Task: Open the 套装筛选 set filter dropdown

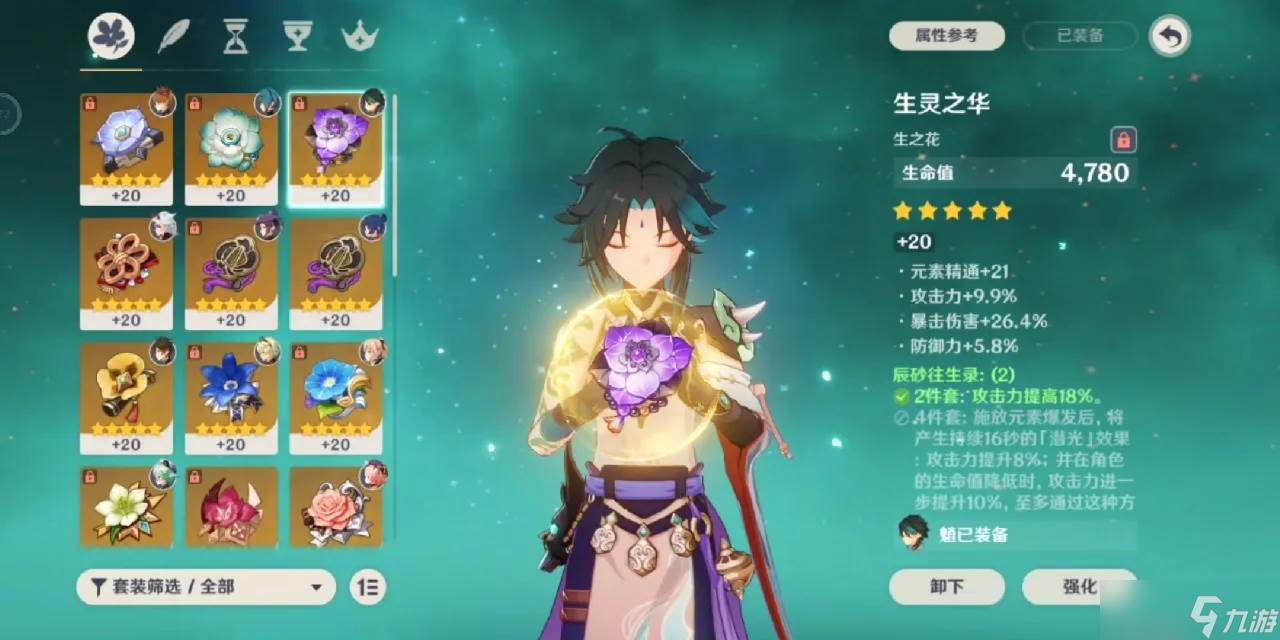Action: coord(205,587)
